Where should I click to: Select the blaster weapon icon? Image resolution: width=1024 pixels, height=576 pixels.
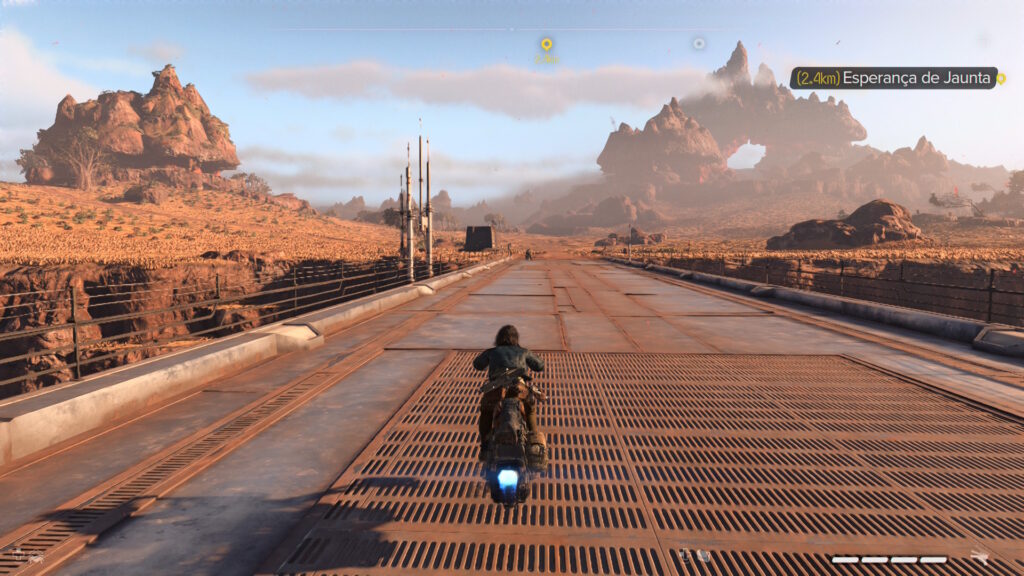pyautogui.click(x=980, y=557)
